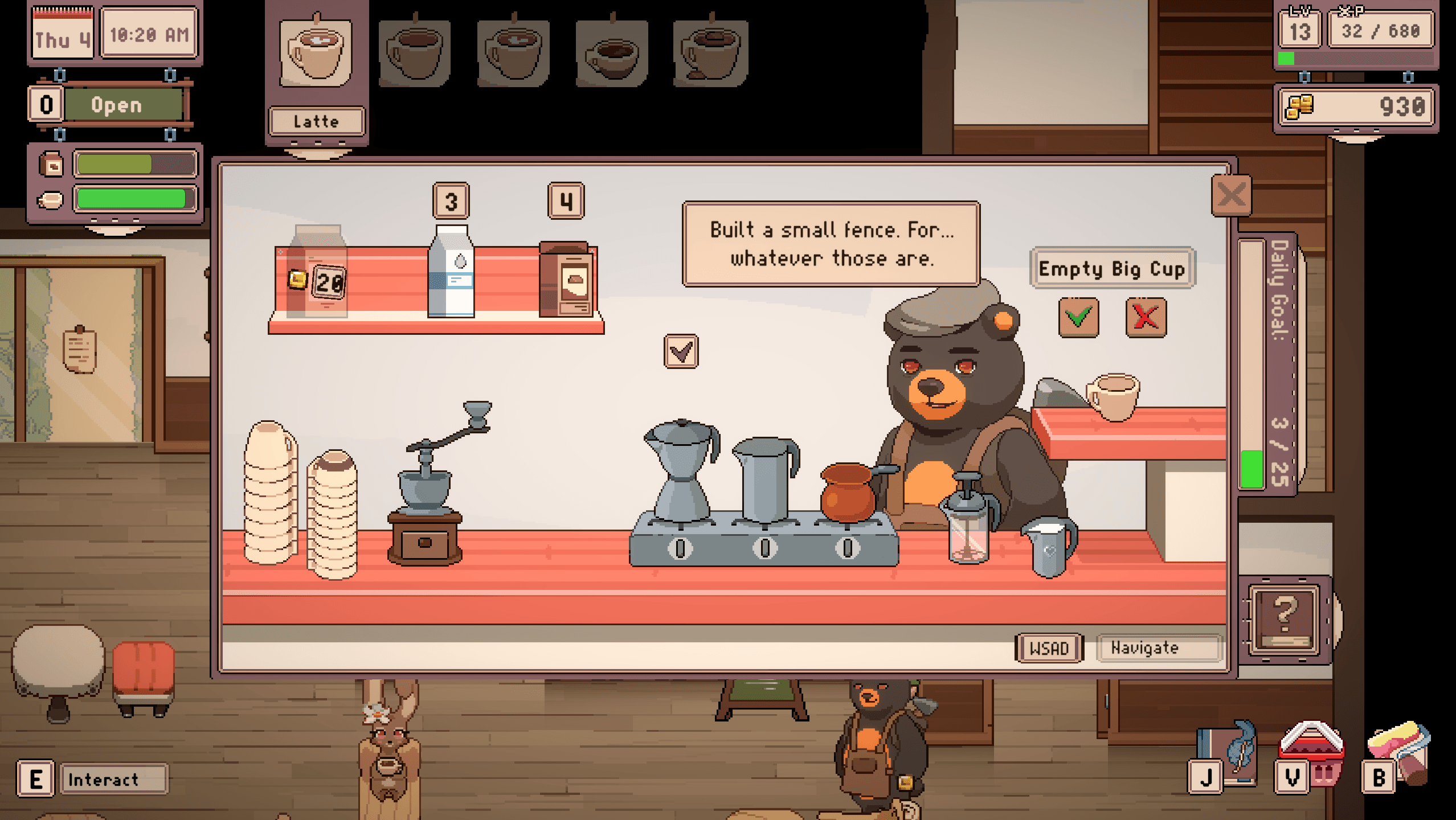Toggle the small checkmark box near the grinder

pos(681,350)
